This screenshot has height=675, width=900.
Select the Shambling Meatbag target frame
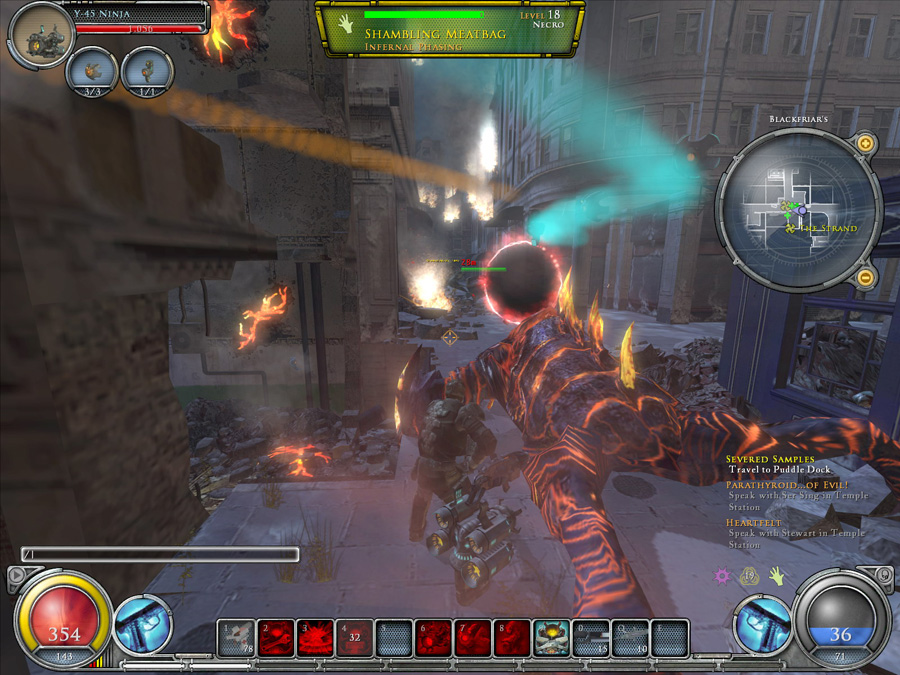click(x=448, y=28)
